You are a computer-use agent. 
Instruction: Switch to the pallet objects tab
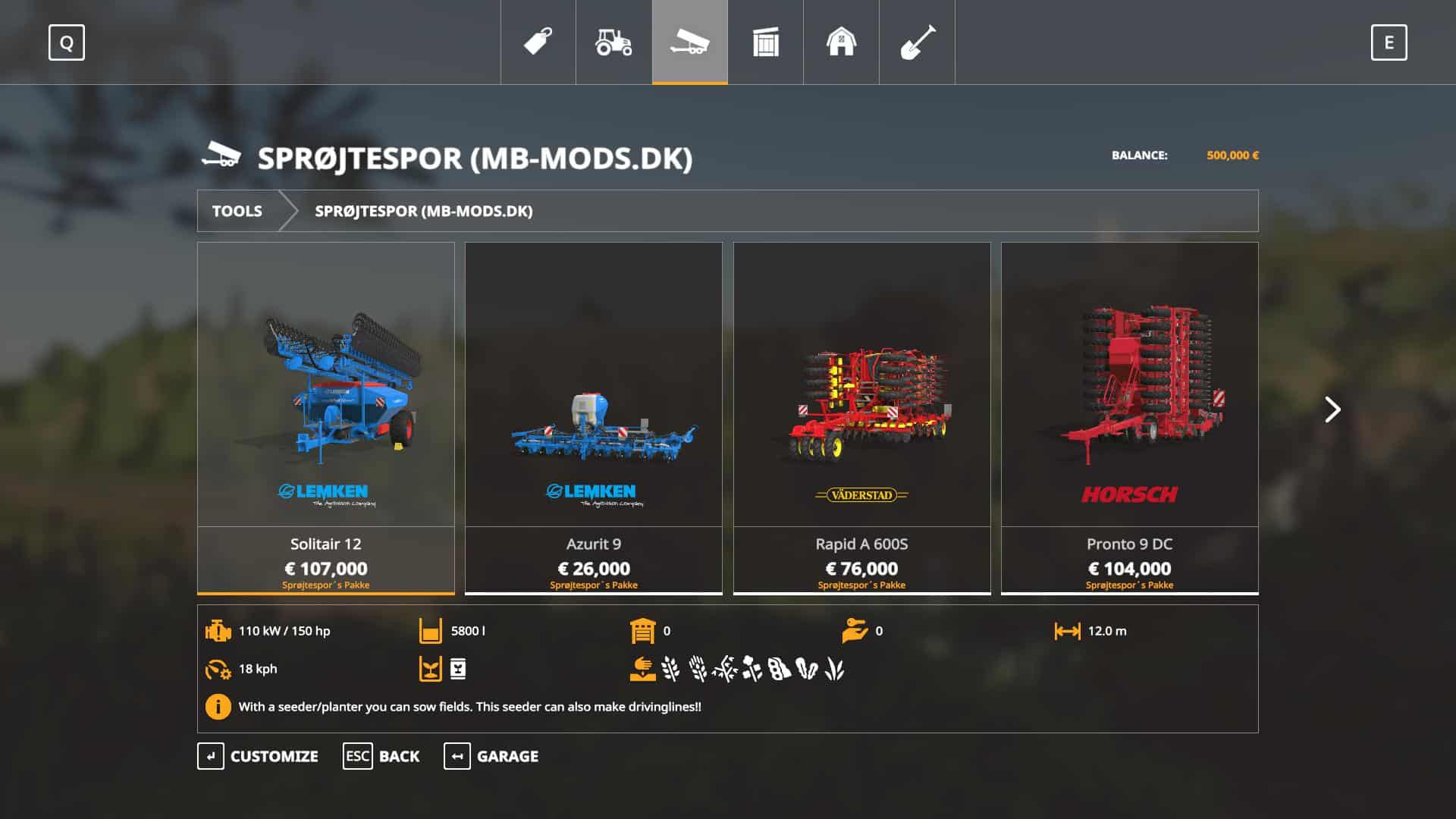click(x=766, y=42)
